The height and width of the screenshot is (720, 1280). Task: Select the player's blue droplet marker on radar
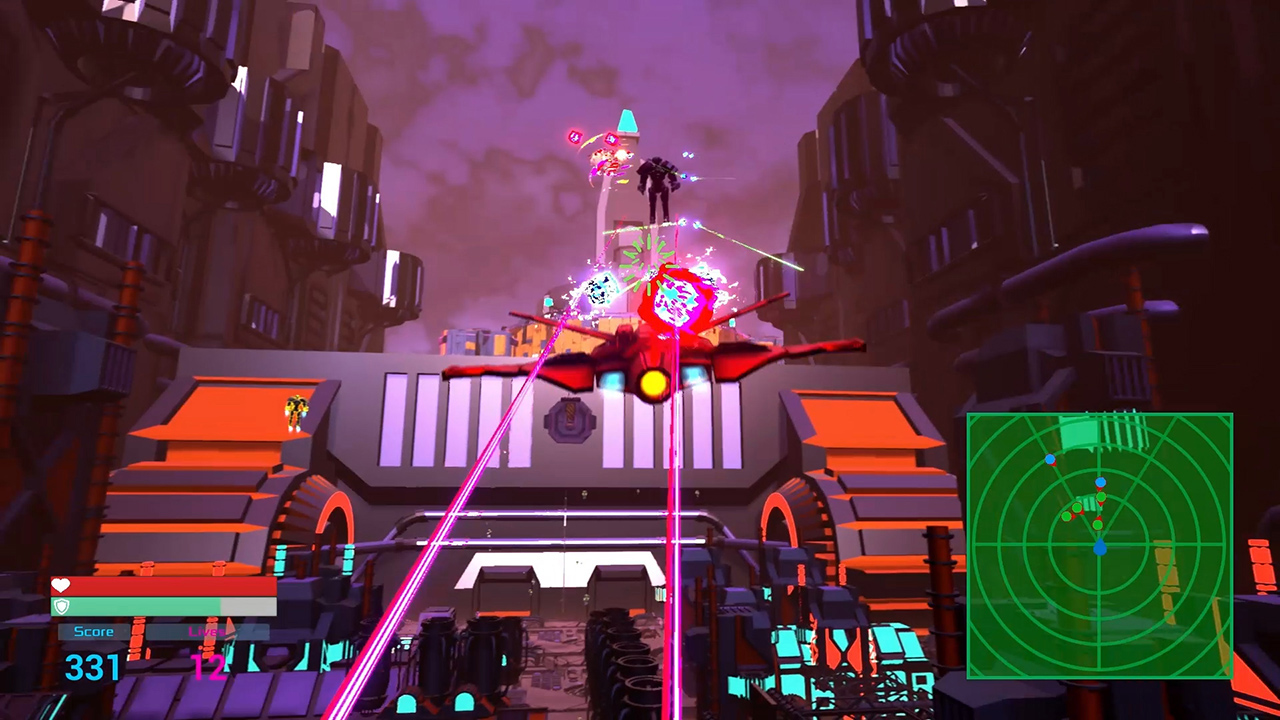coord(1100,546)
